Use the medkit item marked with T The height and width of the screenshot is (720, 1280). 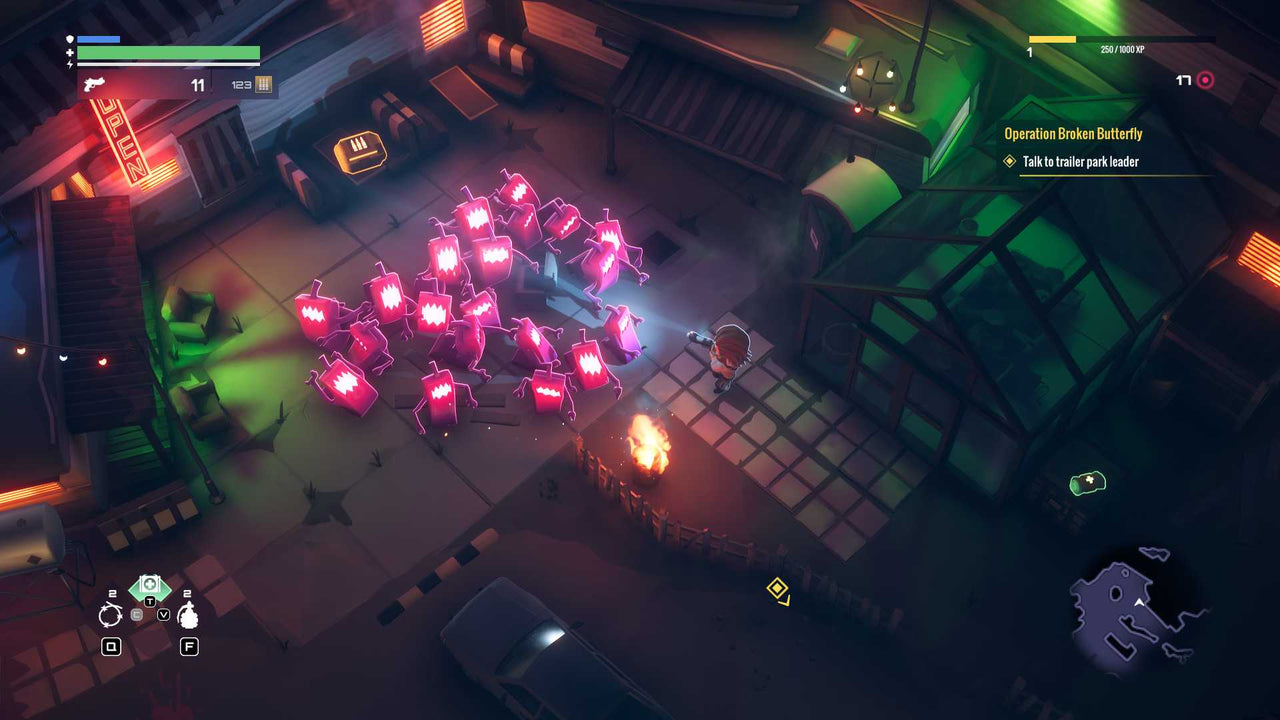click(150, 586)
